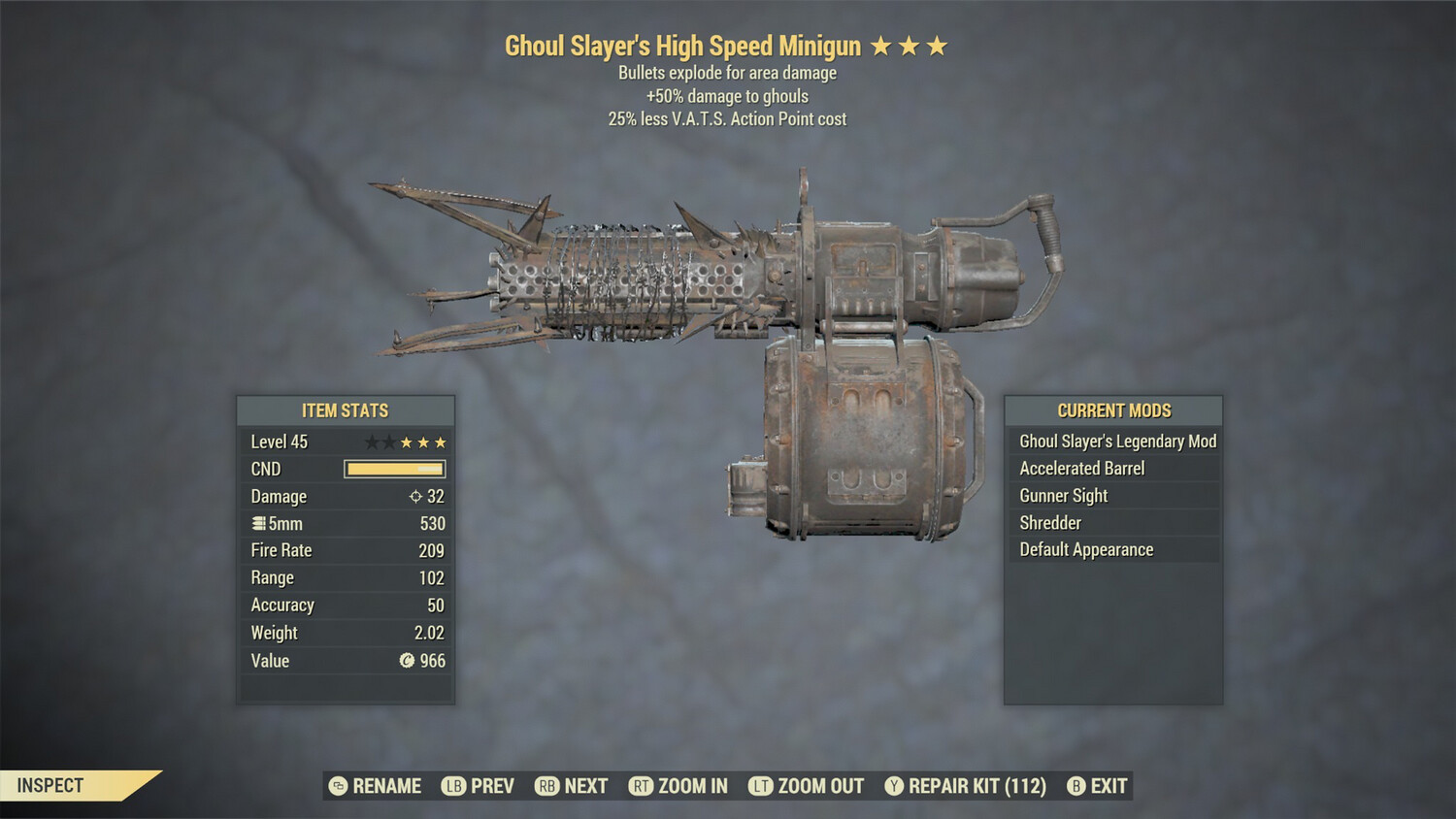
Task: Toggle the first gold star in Level 45 row
Action: (x=409, y=442)
